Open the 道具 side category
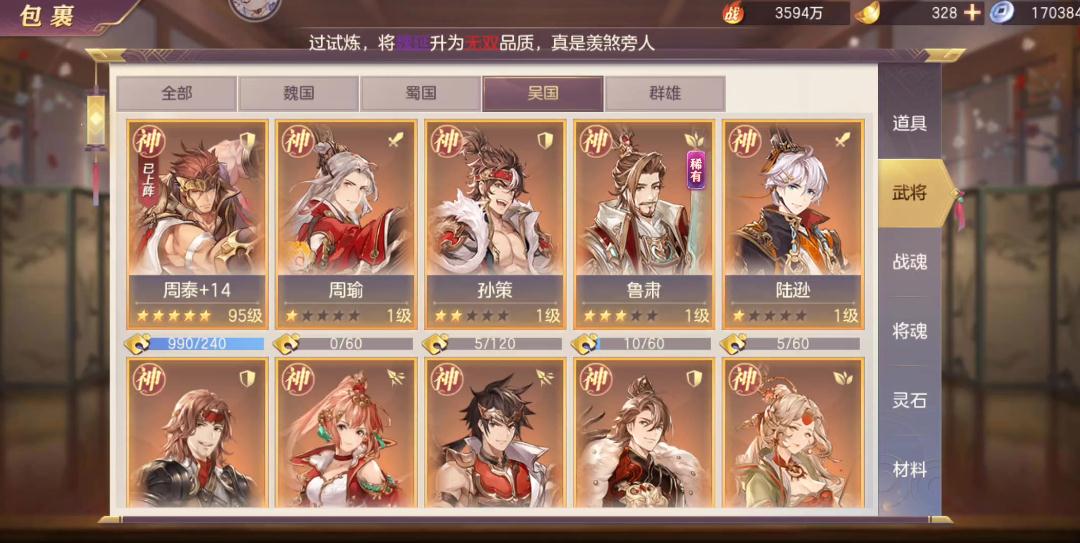 (x=909, y=123)
